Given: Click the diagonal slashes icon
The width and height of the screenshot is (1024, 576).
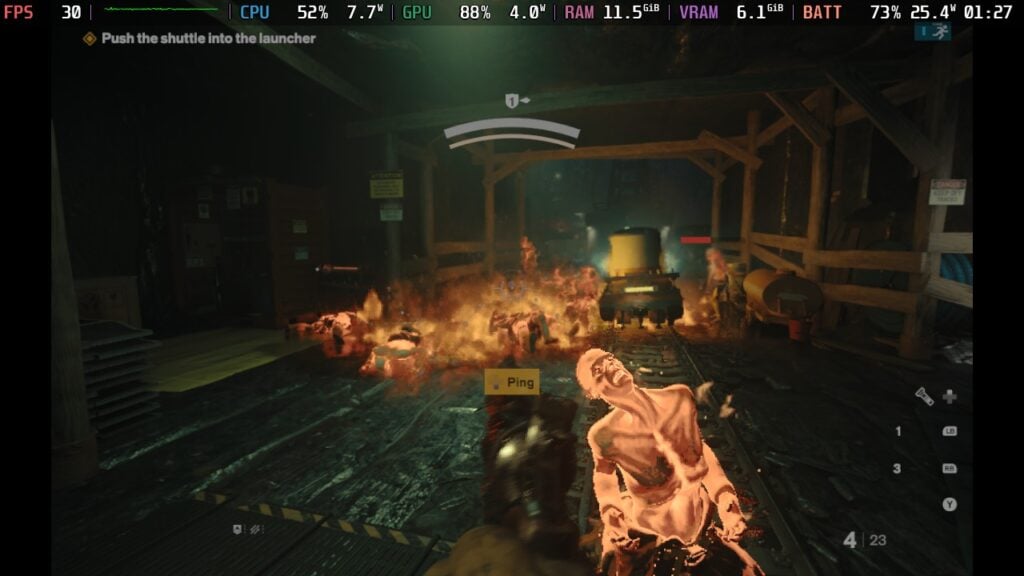Looking at the screenshot, I should coord(257,529).
